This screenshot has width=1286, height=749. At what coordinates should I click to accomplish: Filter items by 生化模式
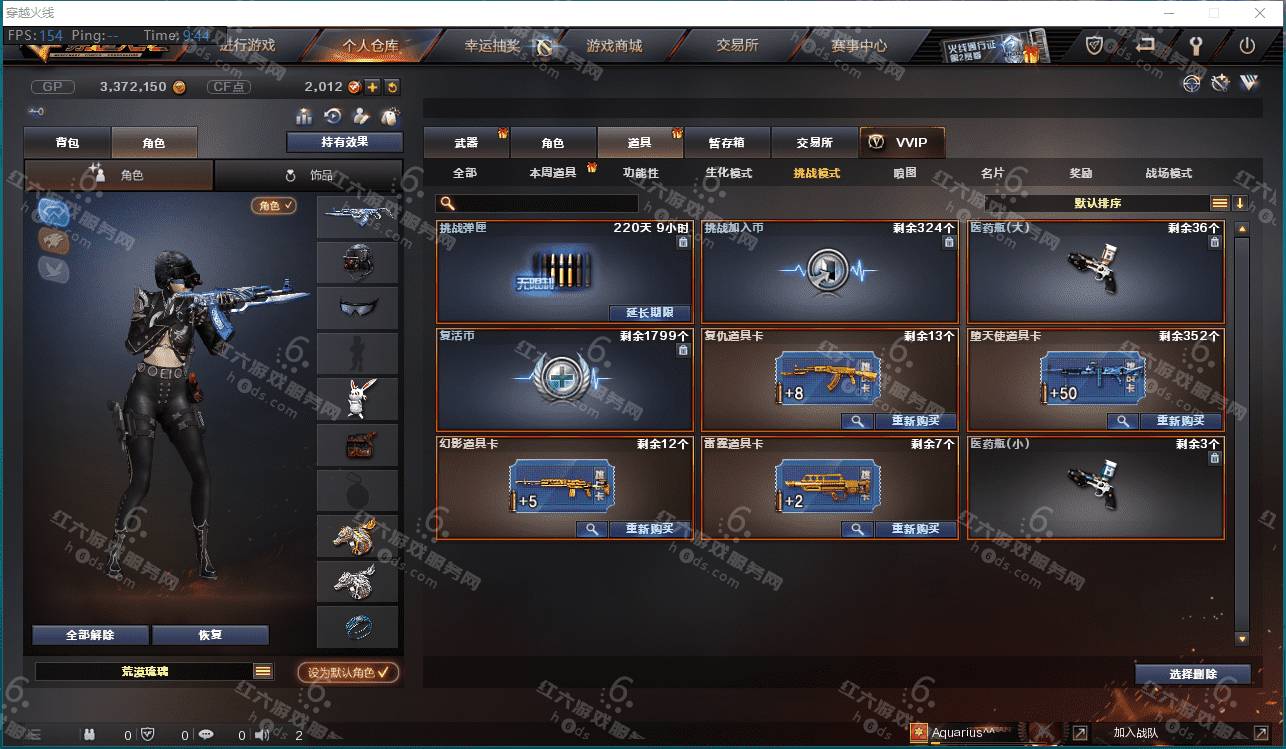[728, 173]
